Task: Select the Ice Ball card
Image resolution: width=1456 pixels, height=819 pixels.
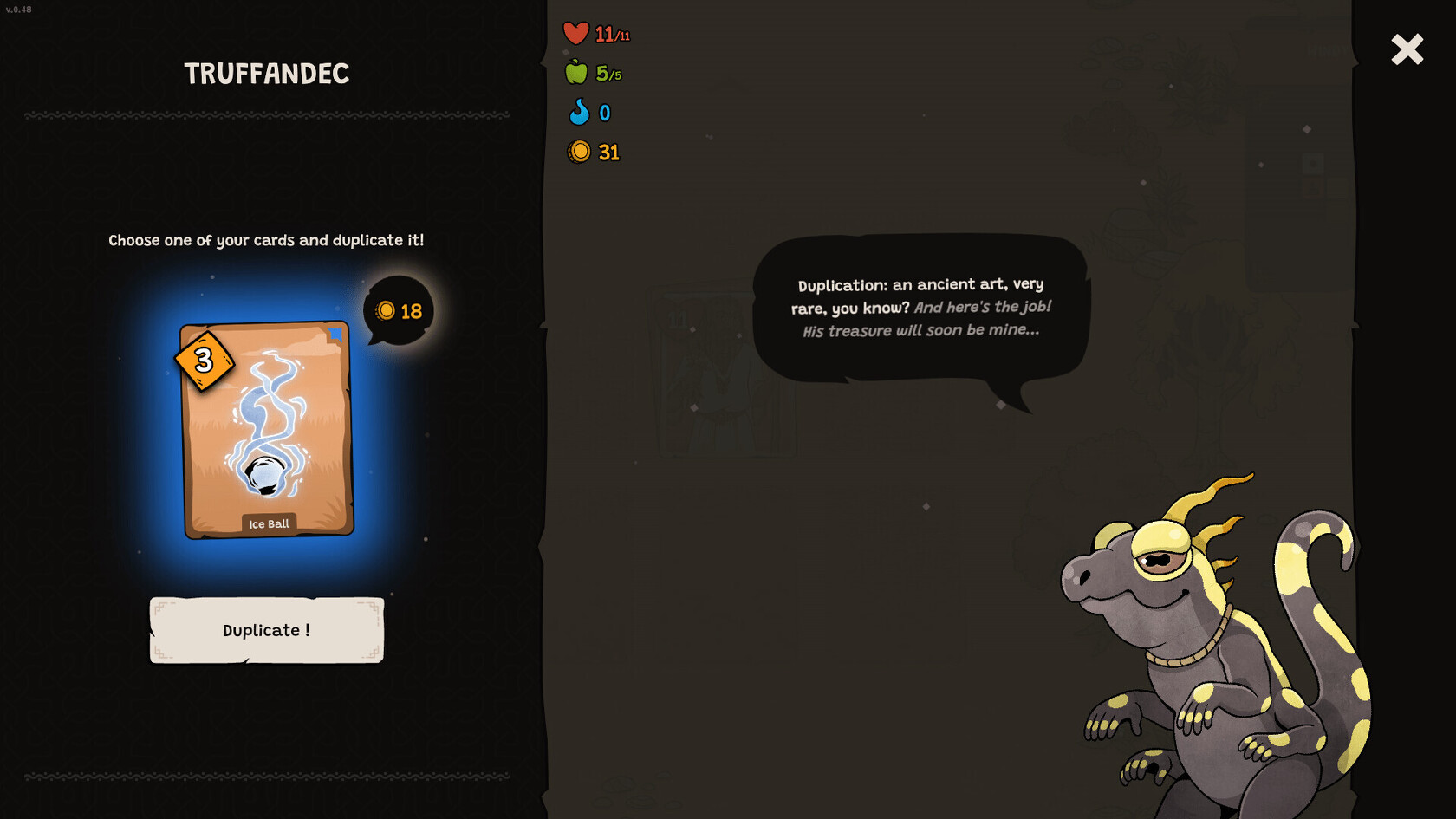Action: coord(266,431)
